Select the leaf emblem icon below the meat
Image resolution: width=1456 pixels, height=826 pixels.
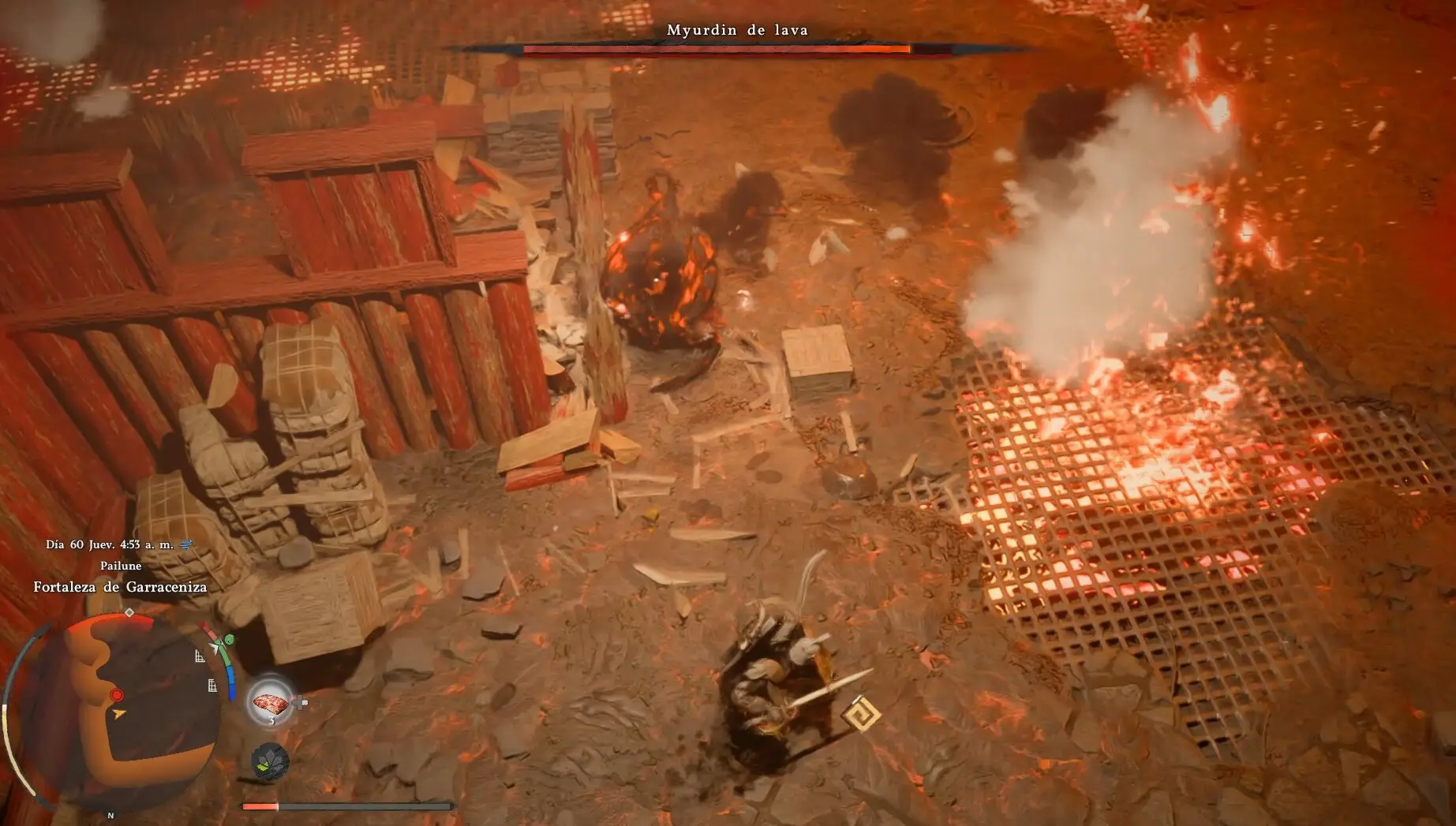point(270,761)
